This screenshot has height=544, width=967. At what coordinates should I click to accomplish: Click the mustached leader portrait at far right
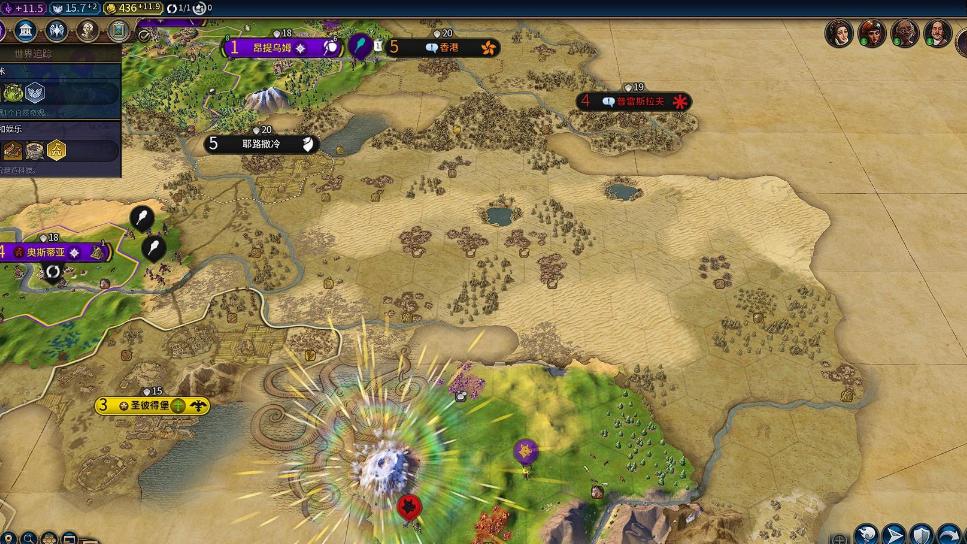[937, 33]
